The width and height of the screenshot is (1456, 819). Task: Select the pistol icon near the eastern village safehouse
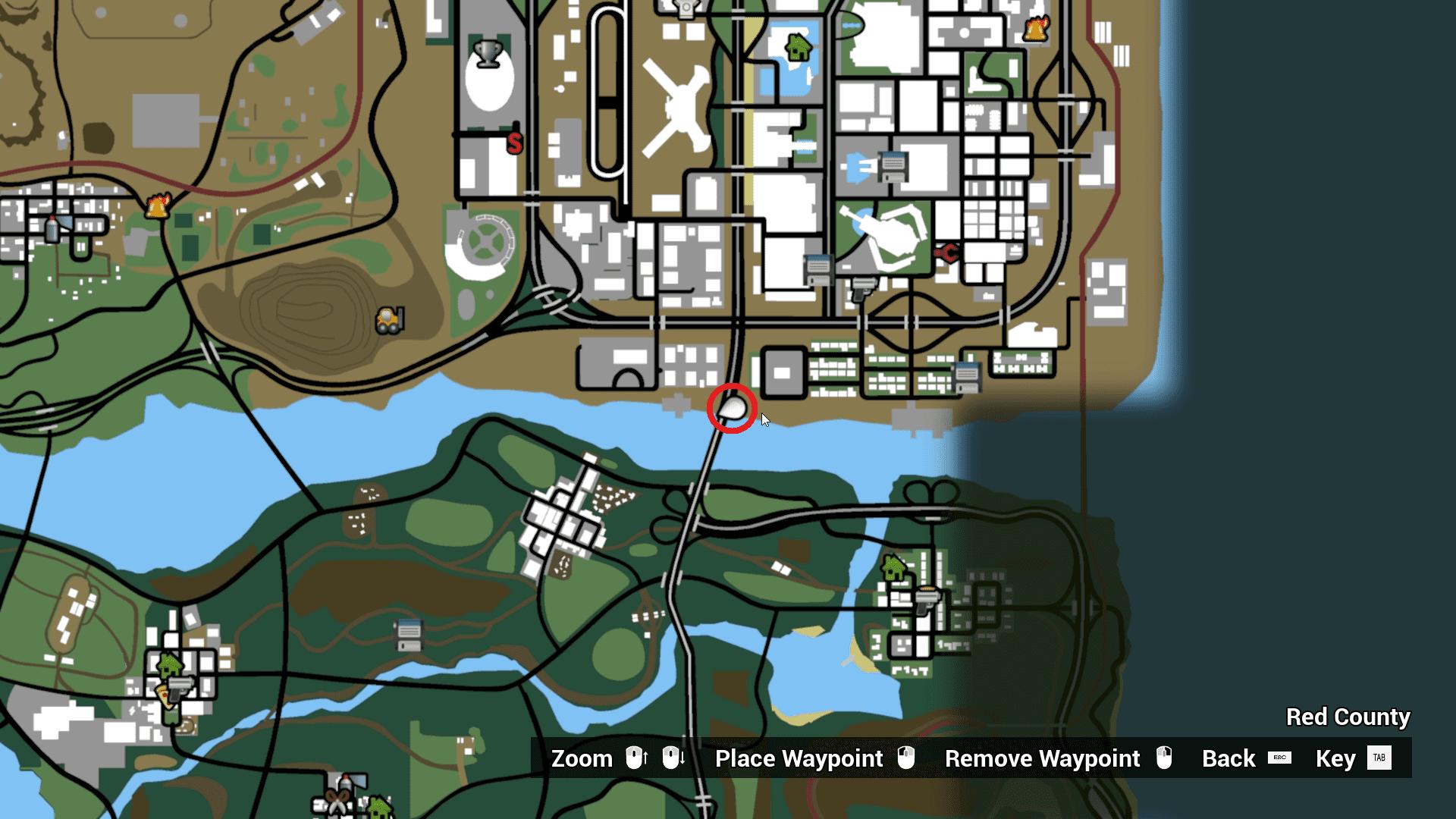click(927, 601)
